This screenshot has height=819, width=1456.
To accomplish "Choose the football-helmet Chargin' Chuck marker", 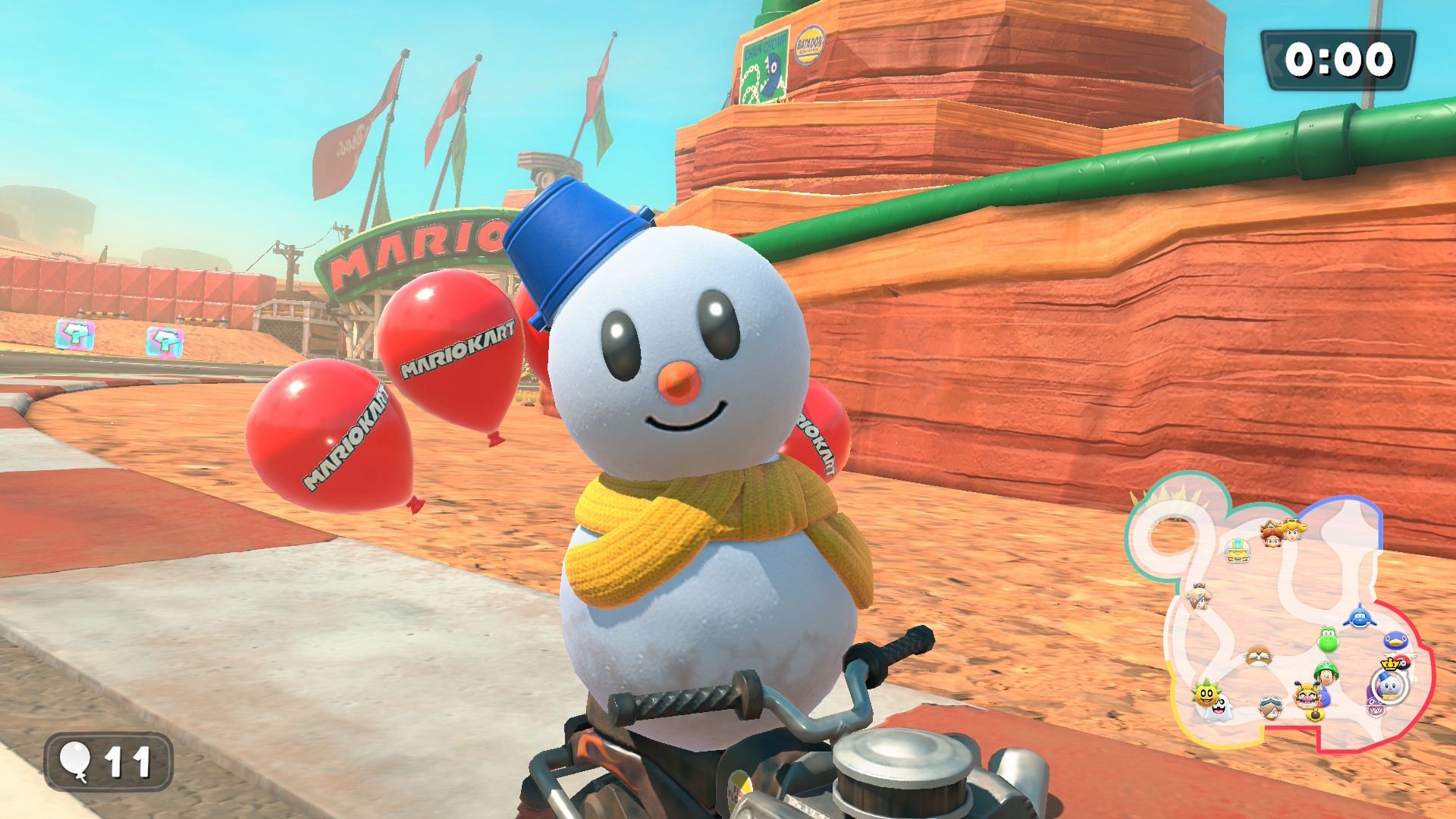I will tap(1238, 551).
